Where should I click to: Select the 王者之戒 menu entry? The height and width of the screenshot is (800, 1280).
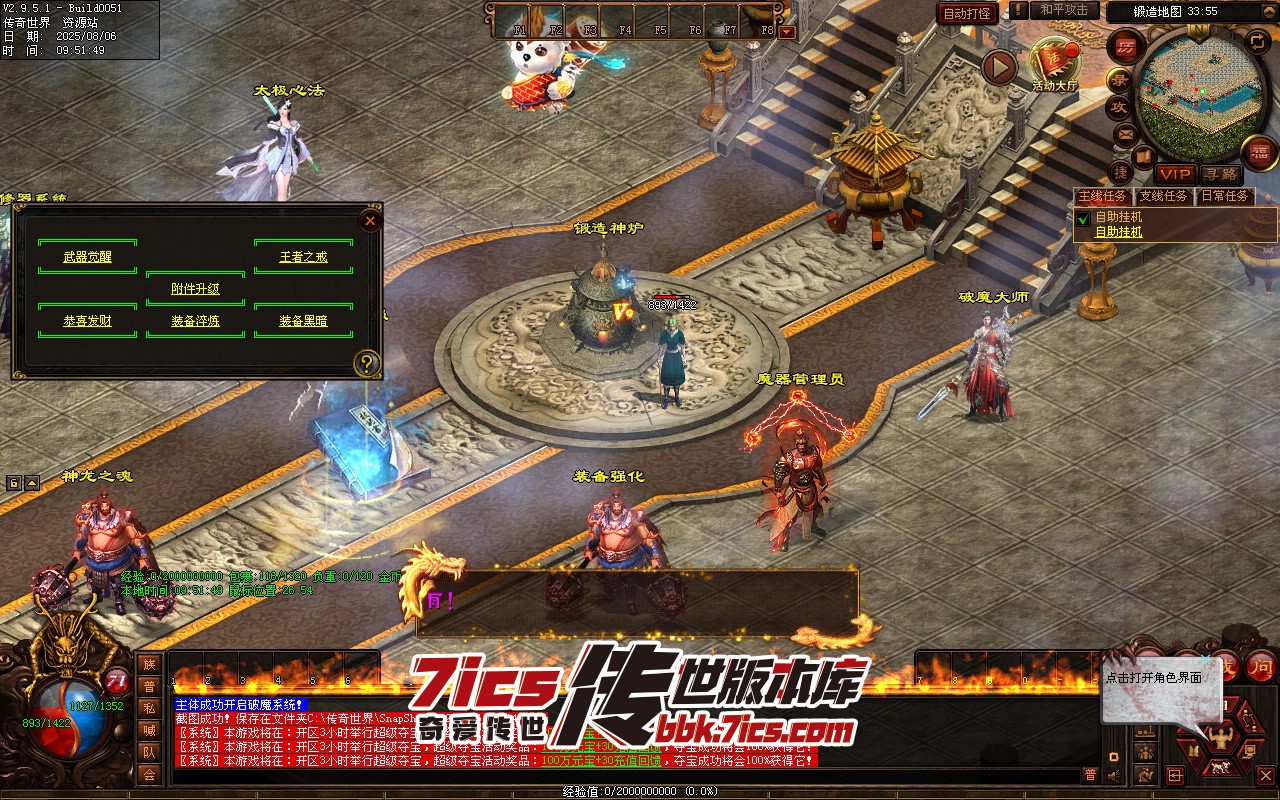point(303,257)
